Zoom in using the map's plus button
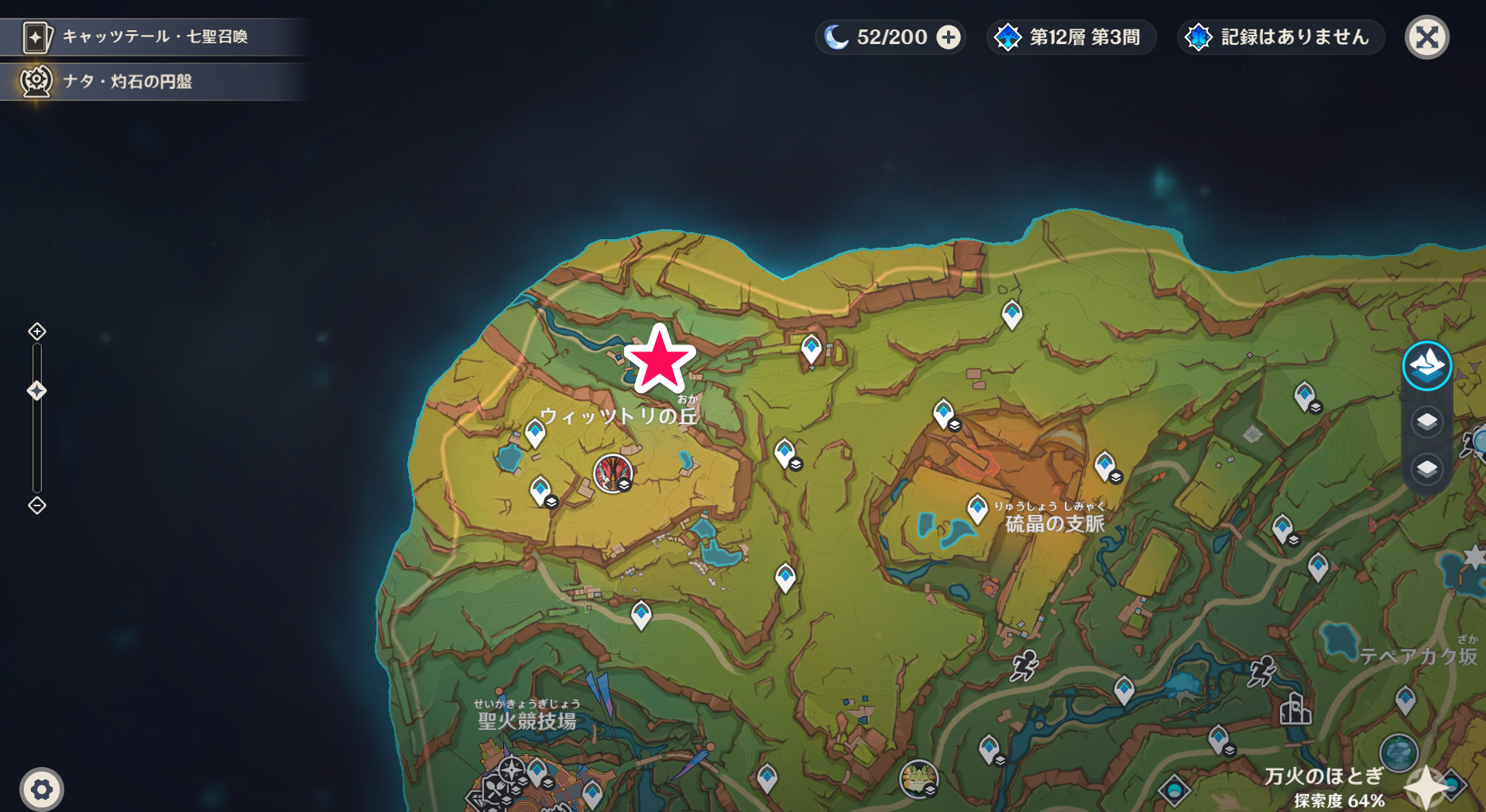1486x812 pixels. (37, 331)
